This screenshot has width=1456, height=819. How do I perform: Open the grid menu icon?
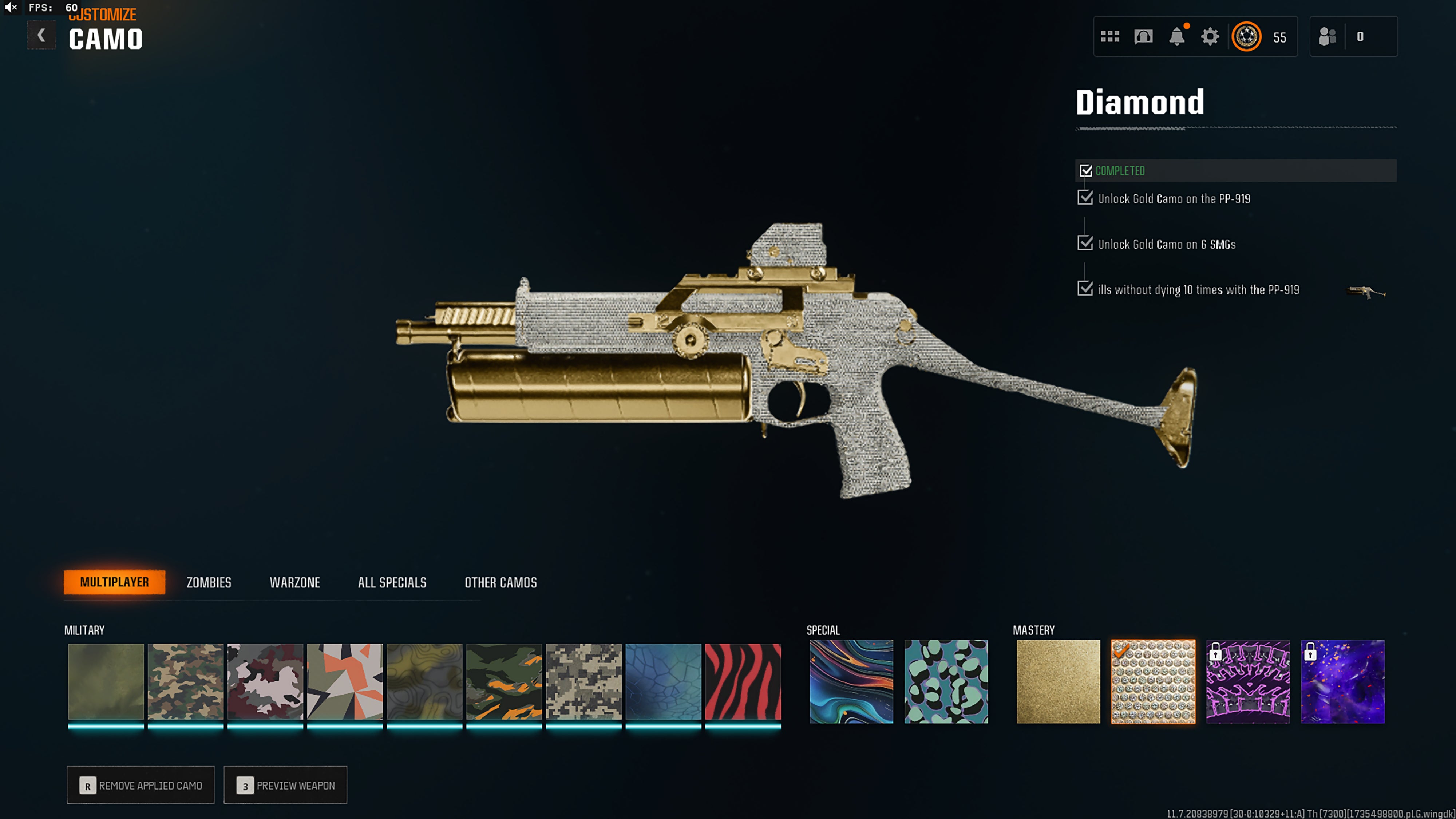point(1110,37)
